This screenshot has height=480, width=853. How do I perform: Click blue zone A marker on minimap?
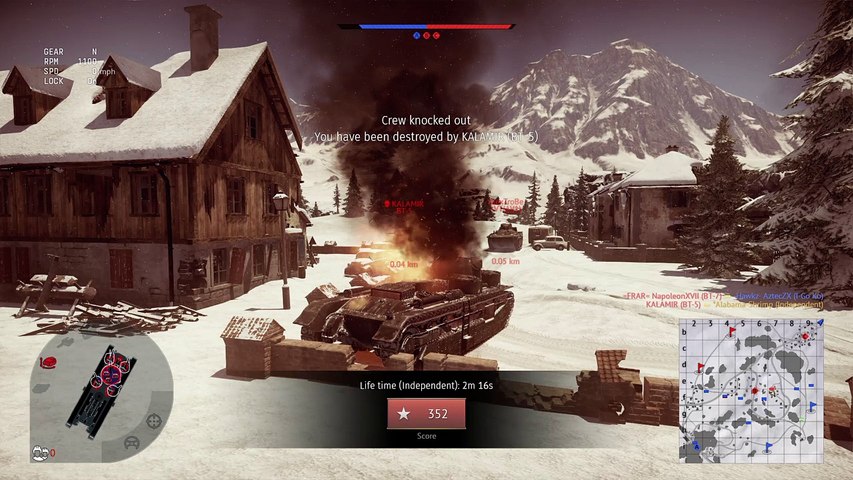point(696,447)
